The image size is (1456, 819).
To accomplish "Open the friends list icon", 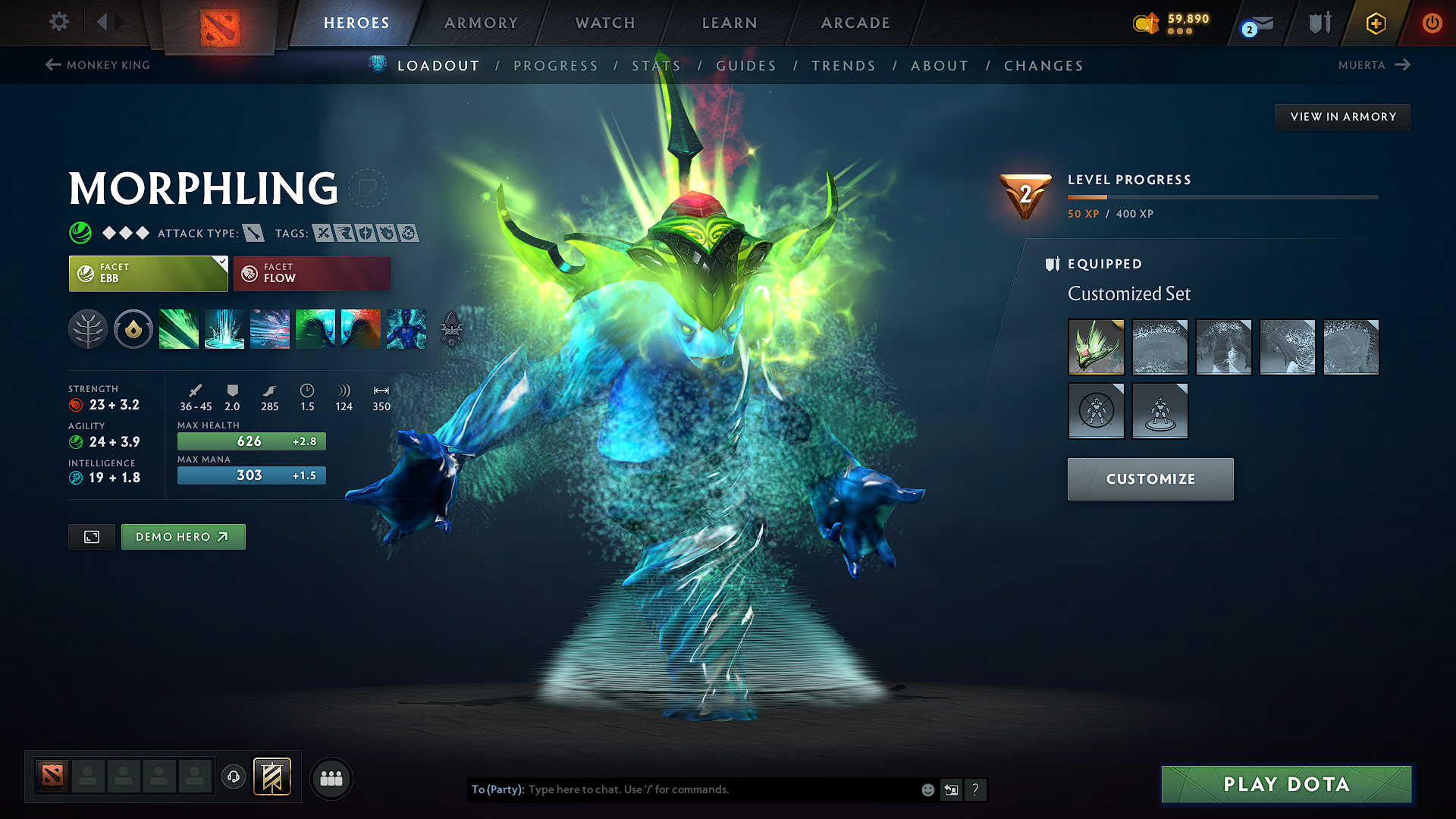I will click(331, 778).
